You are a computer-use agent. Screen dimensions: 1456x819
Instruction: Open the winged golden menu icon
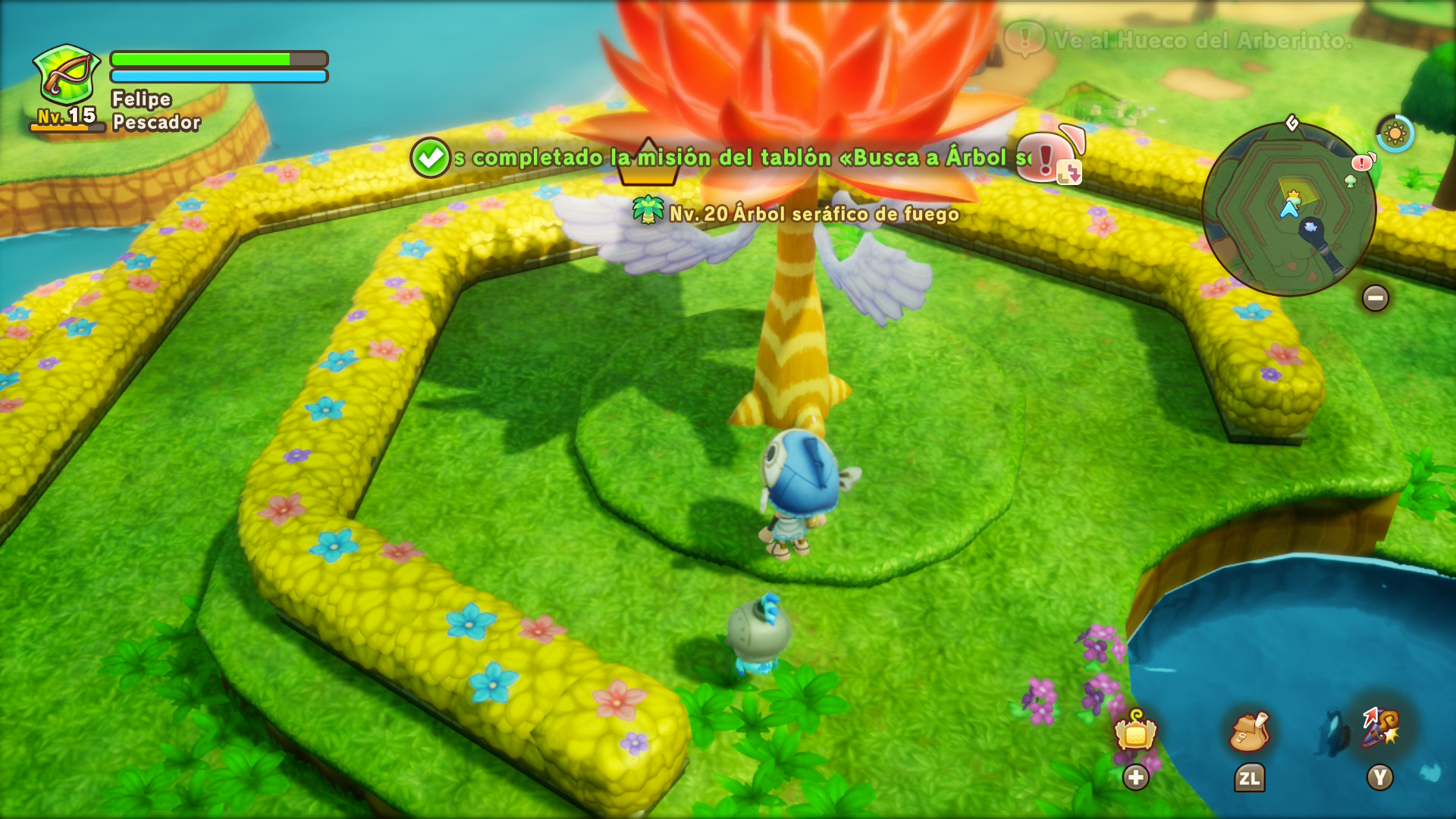click(1135, 732)
